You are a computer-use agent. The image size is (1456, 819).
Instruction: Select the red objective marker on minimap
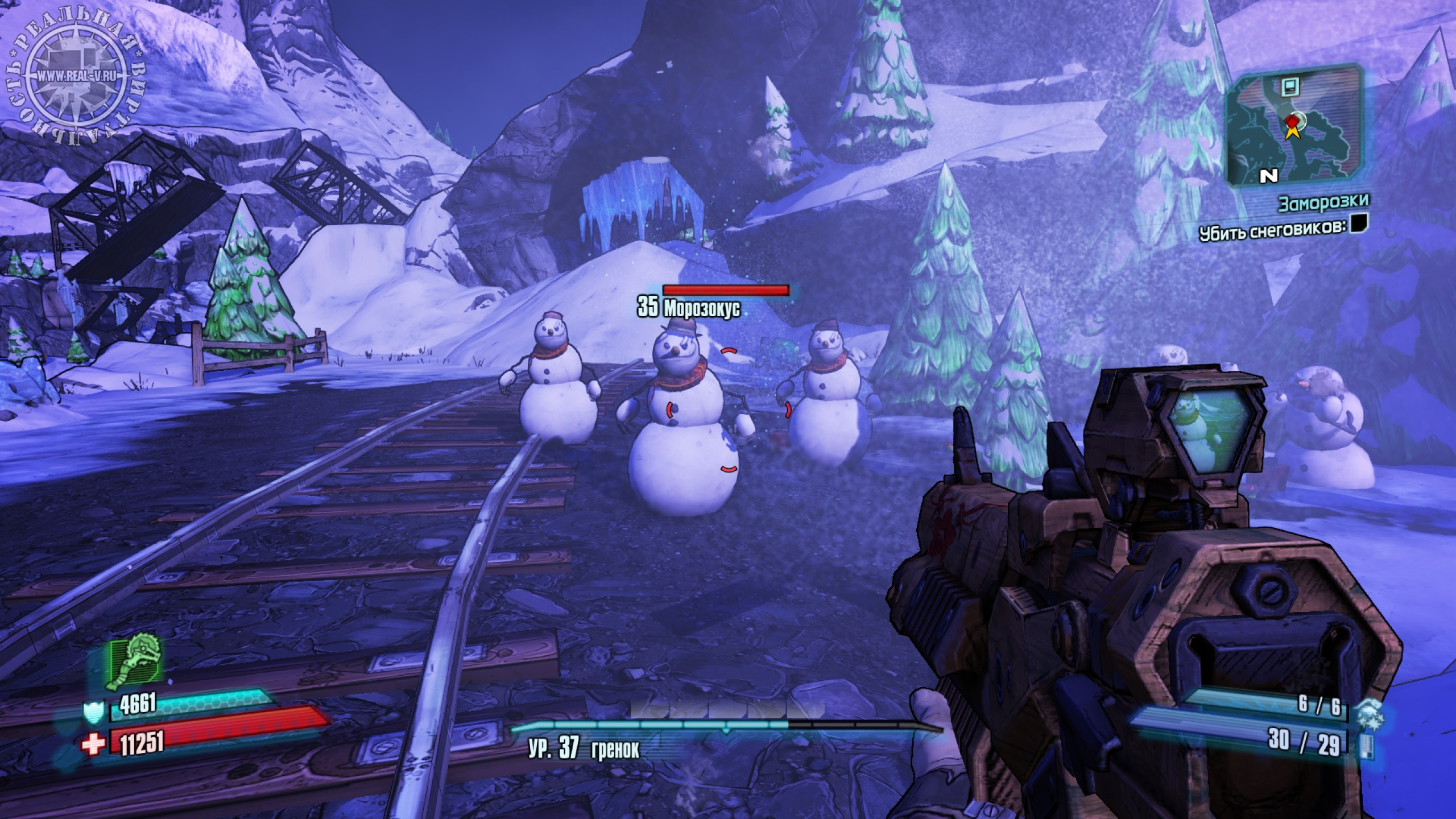point(1292,121)
